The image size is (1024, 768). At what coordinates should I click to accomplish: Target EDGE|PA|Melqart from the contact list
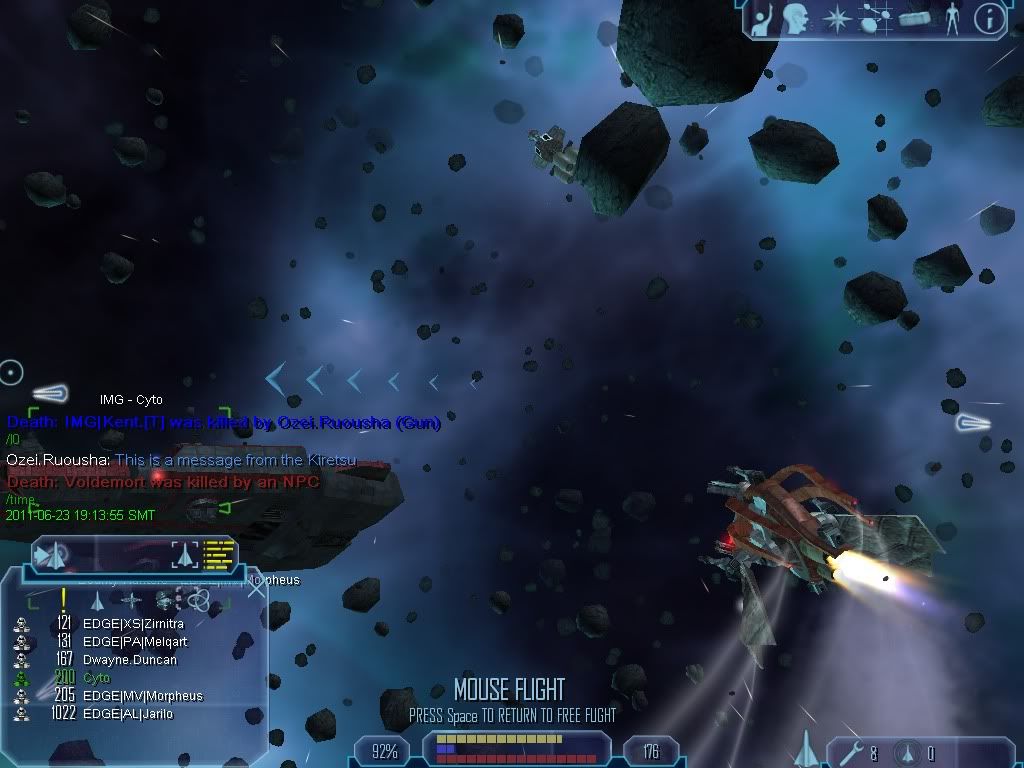pos(135,642)
